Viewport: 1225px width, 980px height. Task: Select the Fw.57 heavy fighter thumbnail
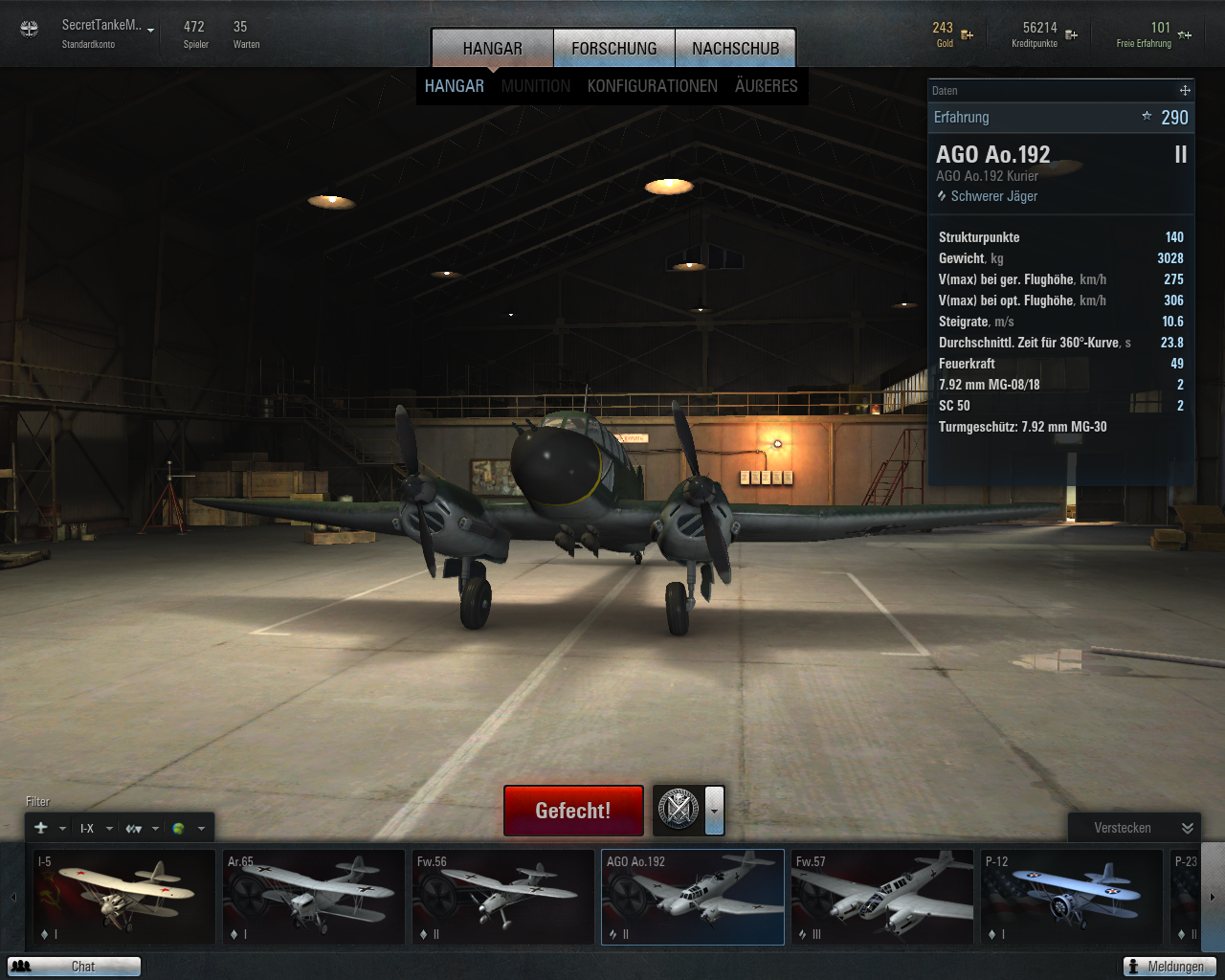click(x=882, y=897)
